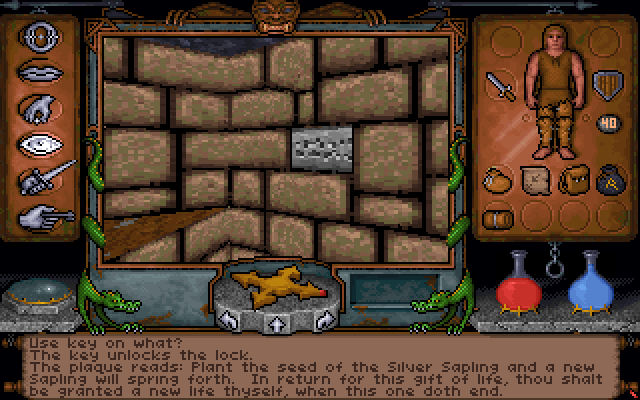Screen dimensions: 640x400
Task: Move forward with the up arrow button
Action: point(277,324)
